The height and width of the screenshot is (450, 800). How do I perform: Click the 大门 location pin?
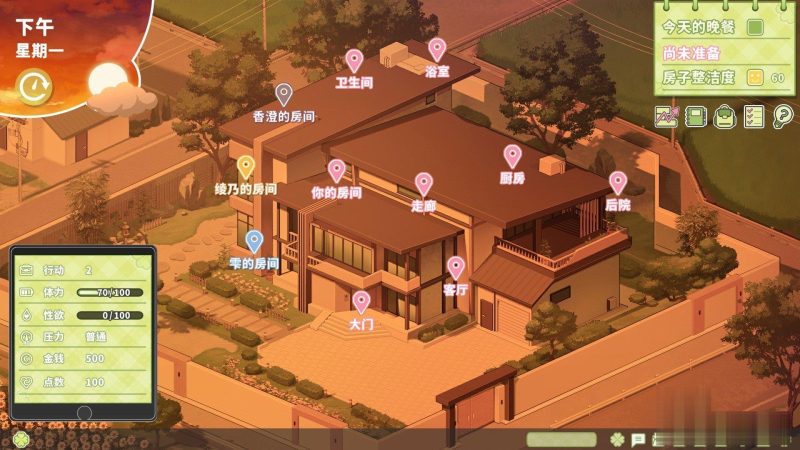[x=361, y=302]
